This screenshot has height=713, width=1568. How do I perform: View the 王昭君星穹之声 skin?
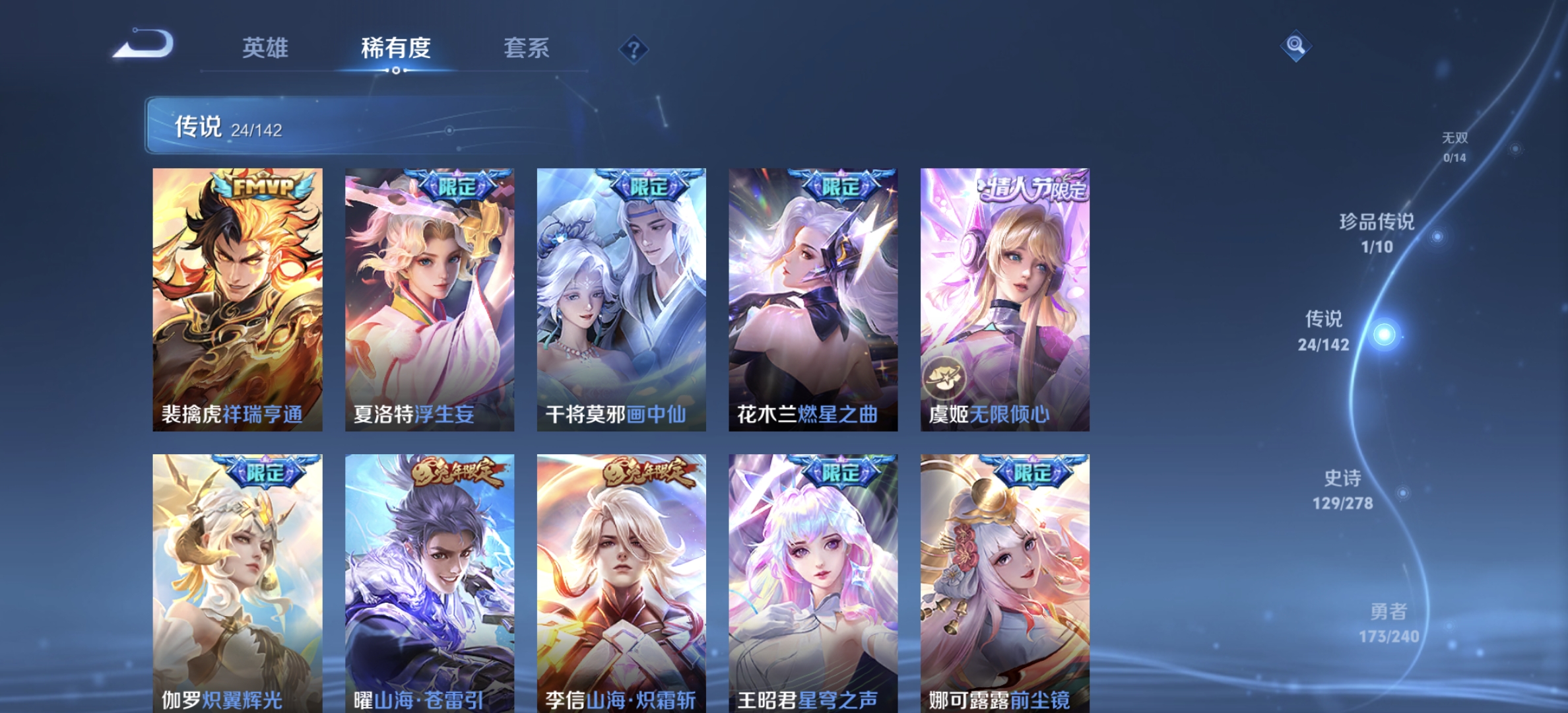(x=812, y=581)
